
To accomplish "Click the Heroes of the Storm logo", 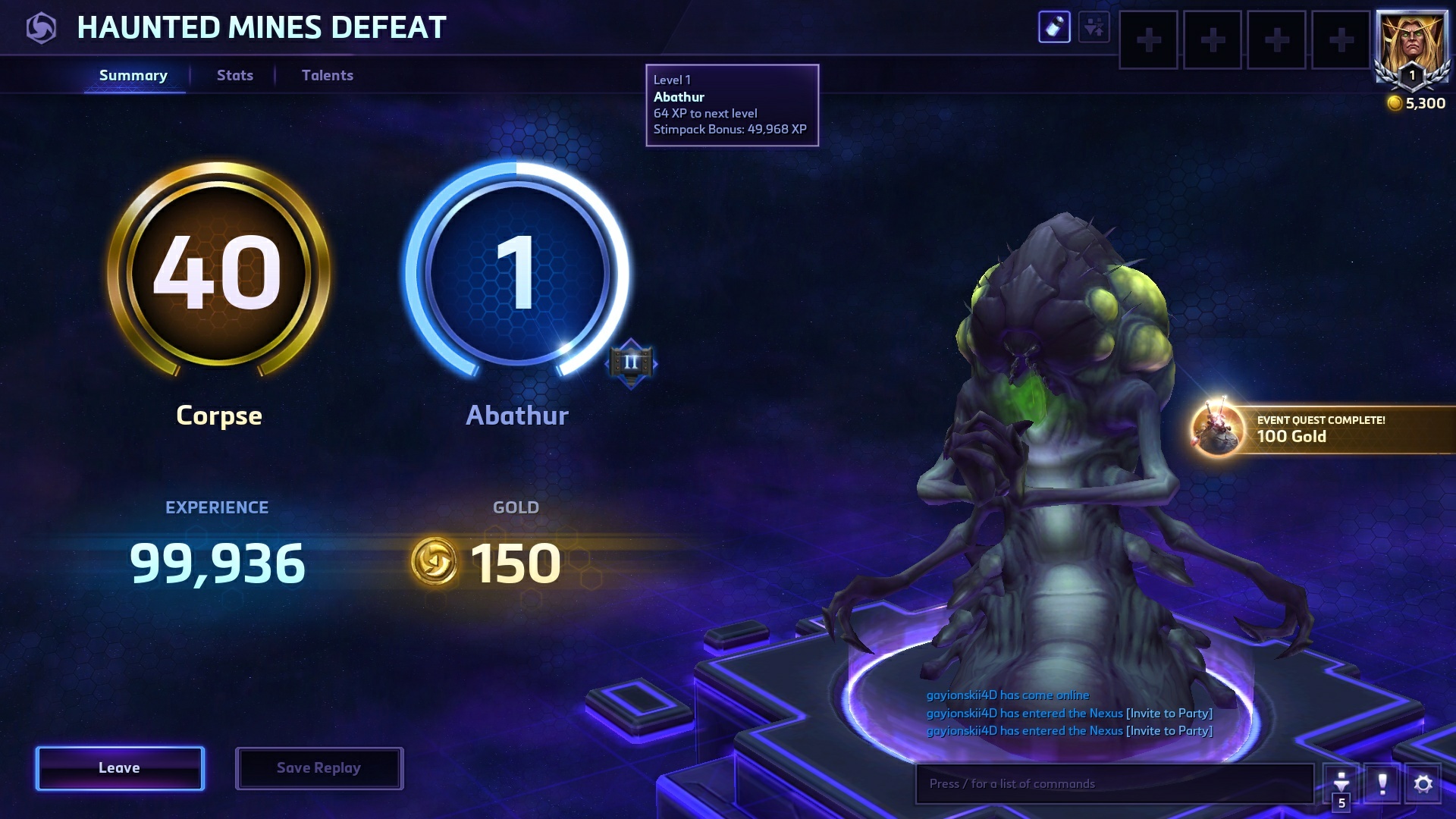I will click(x=41, y=29).
